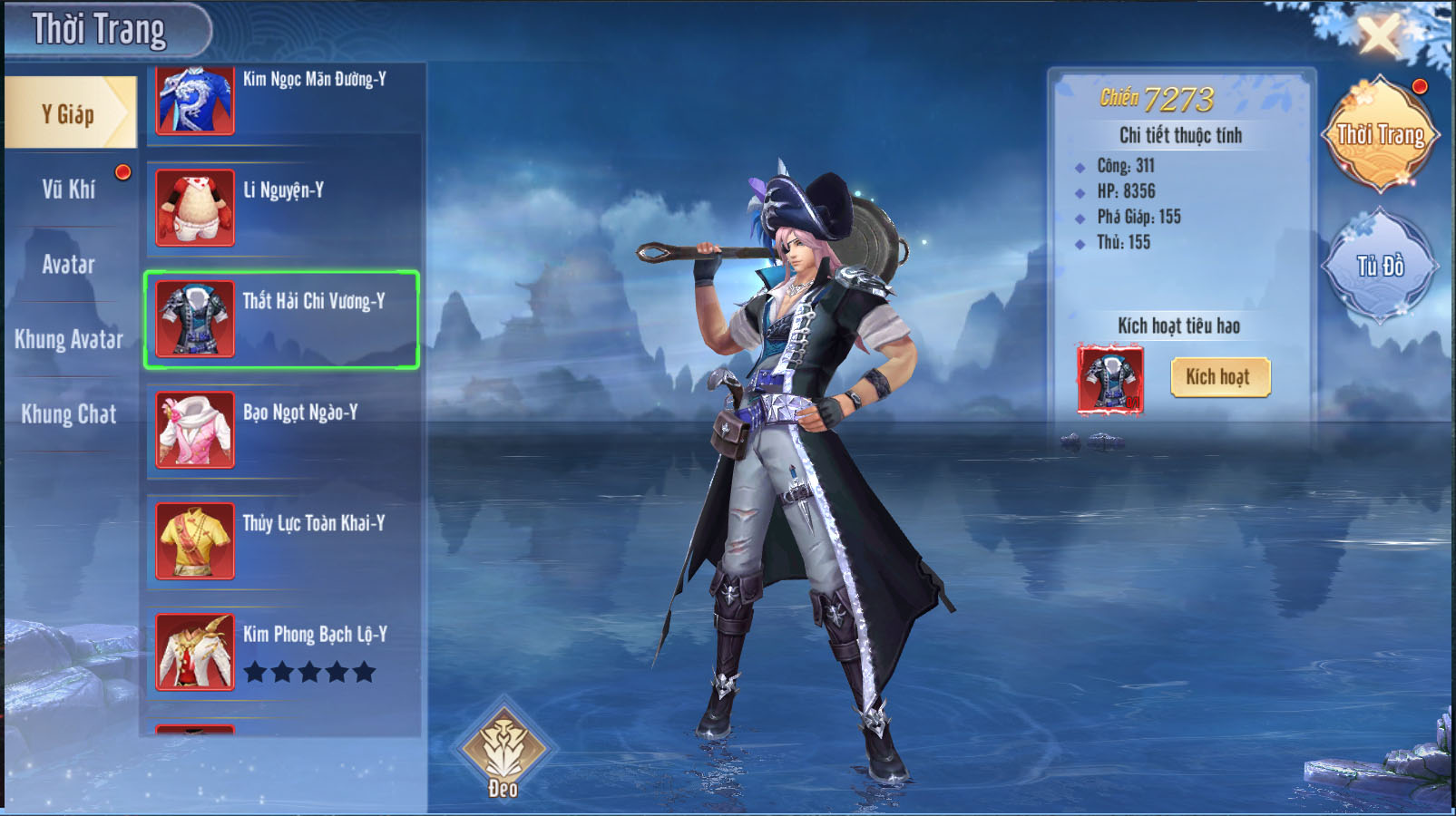This screenshot has width=1456, height=816.
Task: Close the Thời Trang screen
Action: click(x=1379, y=37)
